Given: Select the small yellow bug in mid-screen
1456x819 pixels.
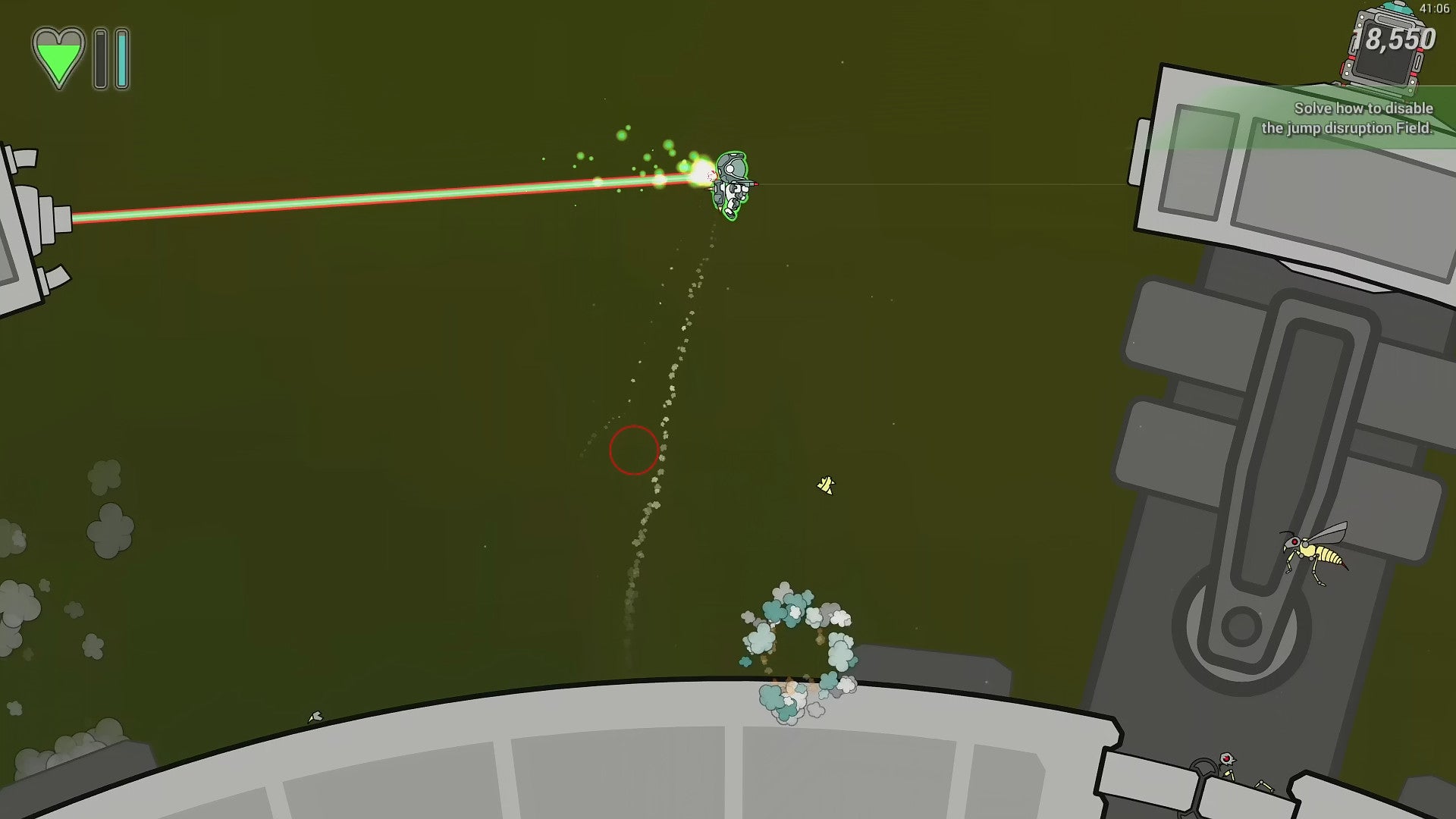Looking at the screenshot, I should coord(827,485).
